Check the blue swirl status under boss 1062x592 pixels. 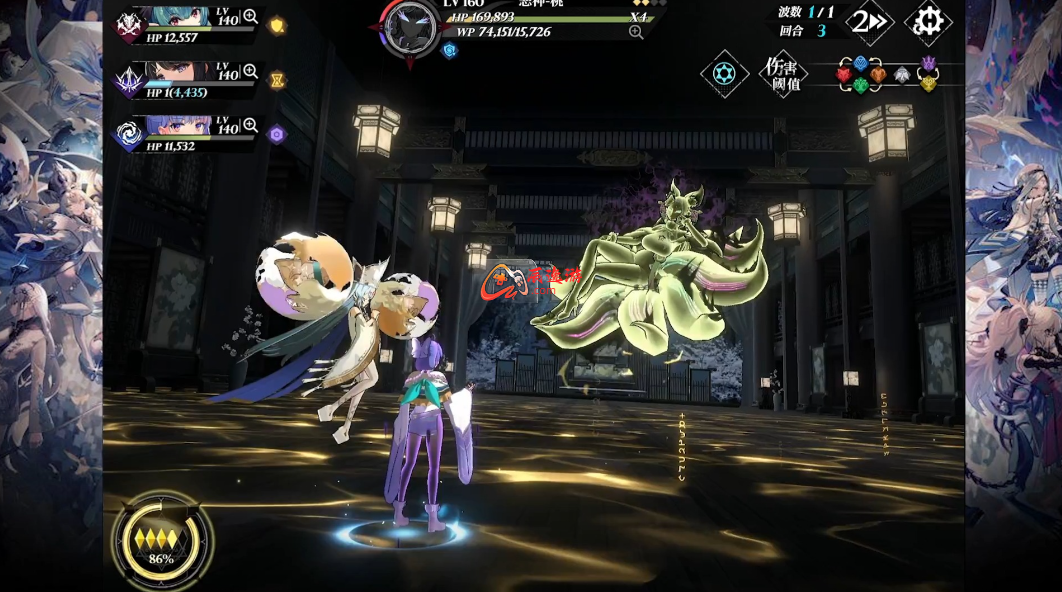450,50
